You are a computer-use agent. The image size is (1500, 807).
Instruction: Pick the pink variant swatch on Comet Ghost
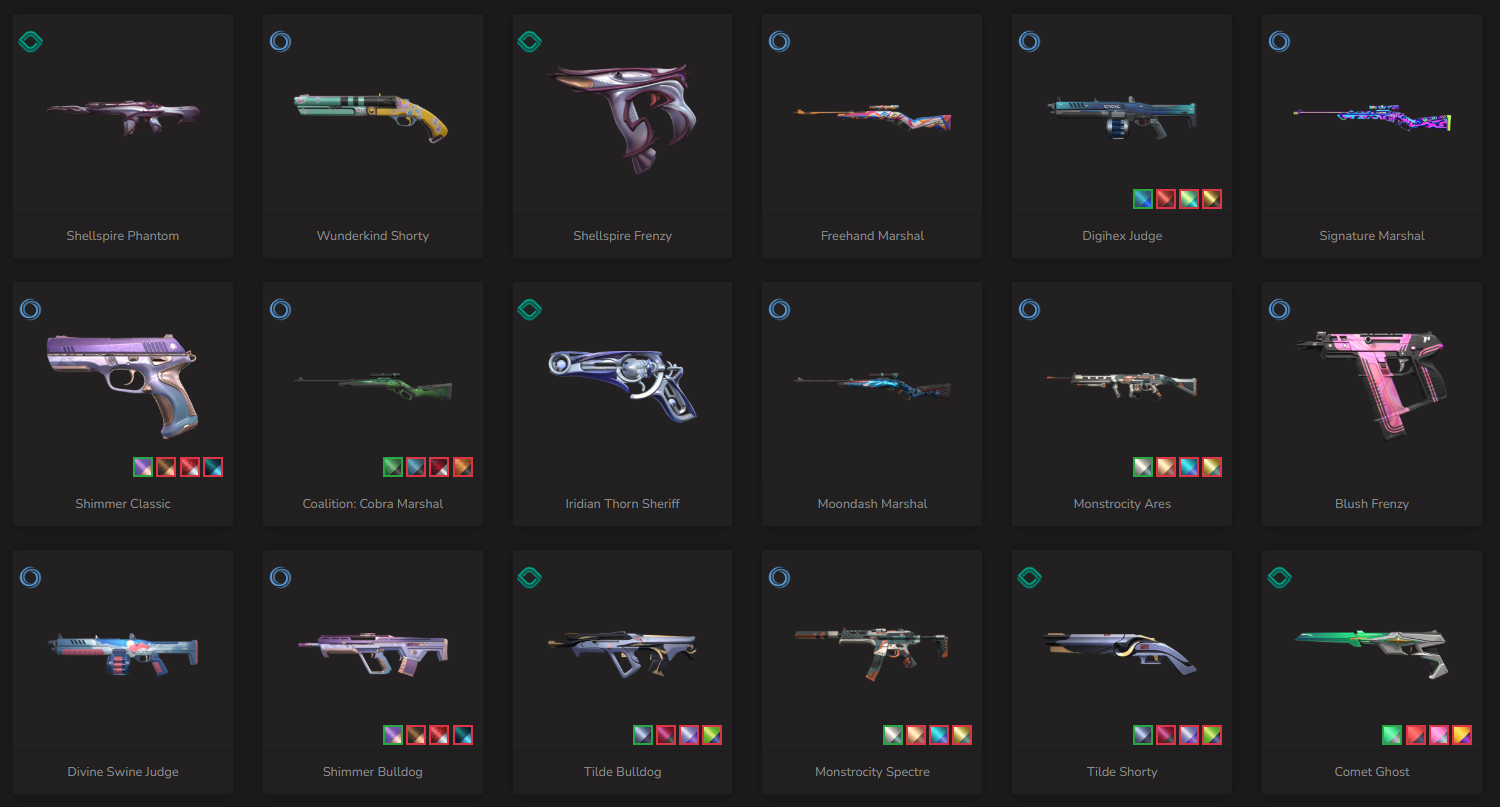coord(1439,735)
